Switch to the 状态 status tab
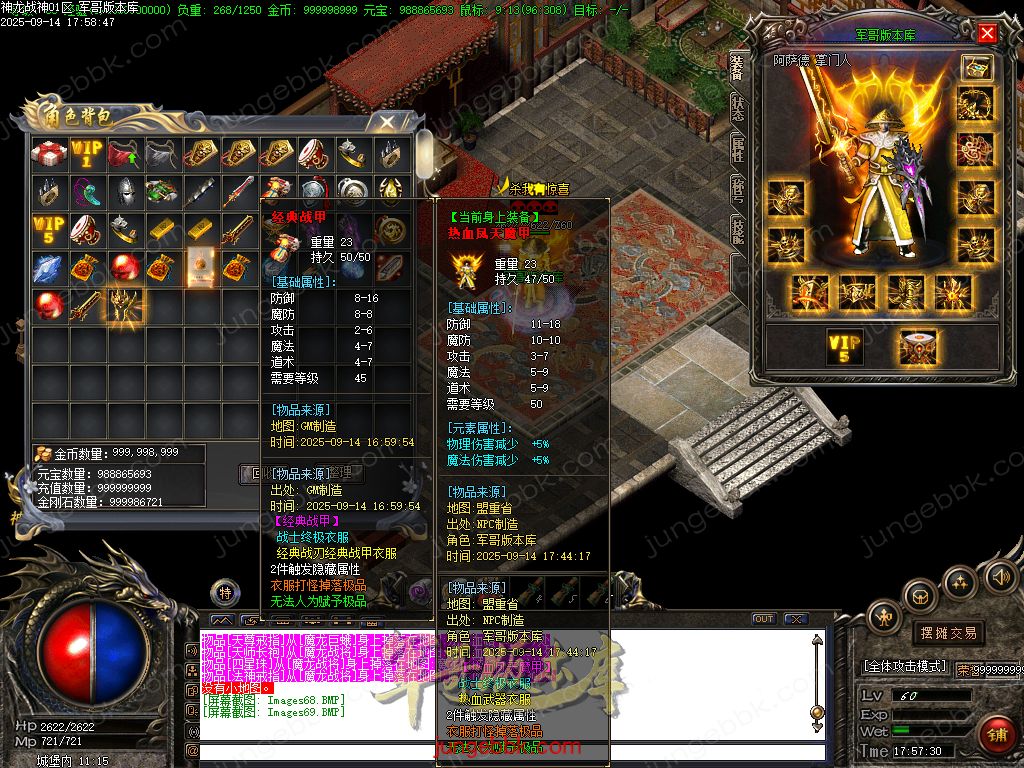Screen dimensions: 1024x768 [x=737, y=108]
